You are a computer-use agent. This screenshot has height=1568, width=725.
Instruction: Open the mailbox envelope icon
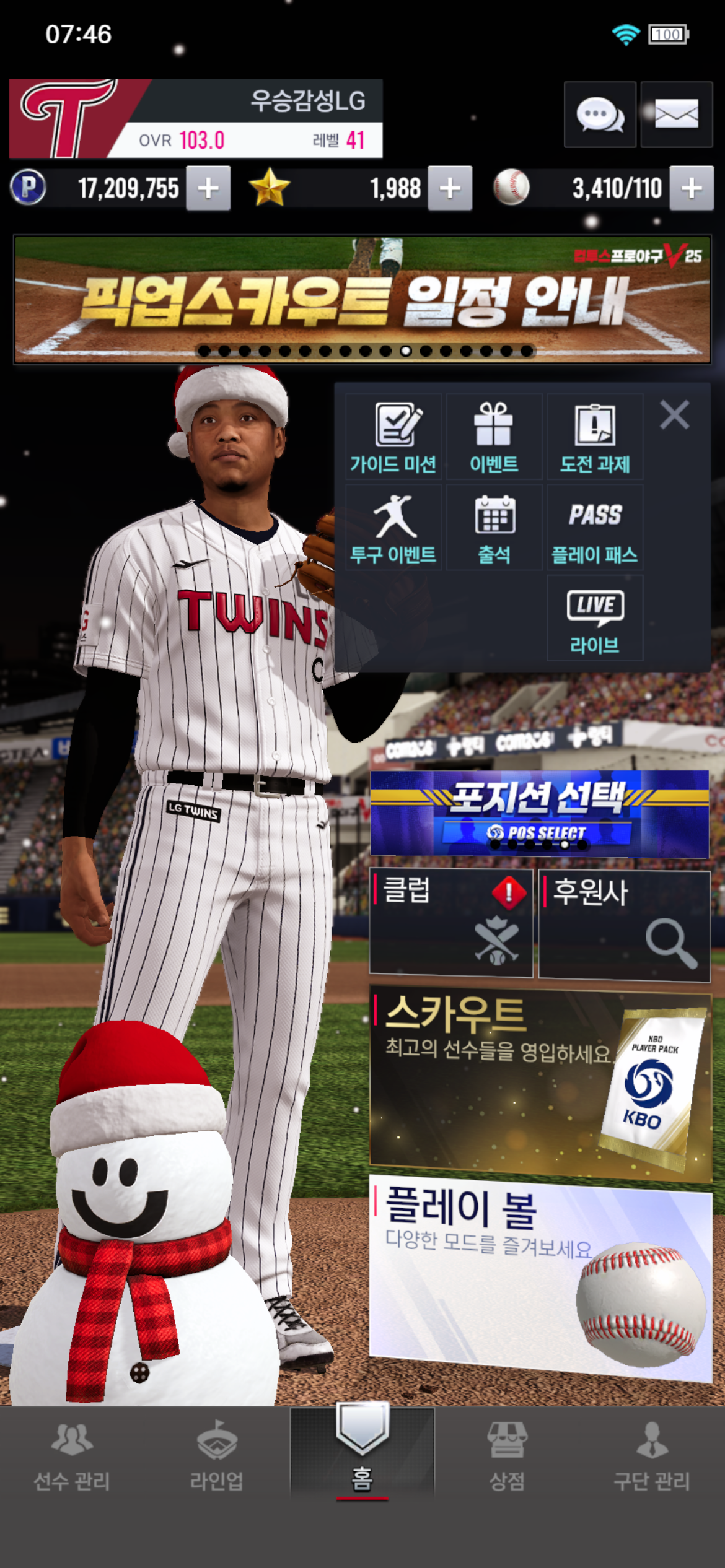[676, 115]
